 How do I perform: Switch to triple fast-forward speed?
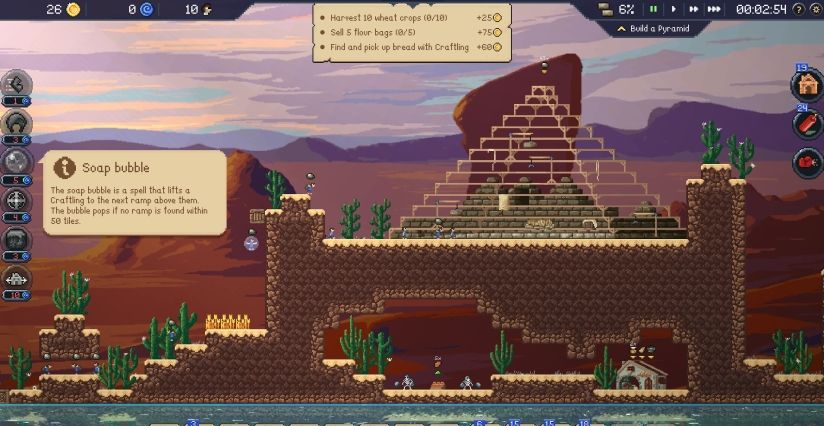(x=714, y=9)
